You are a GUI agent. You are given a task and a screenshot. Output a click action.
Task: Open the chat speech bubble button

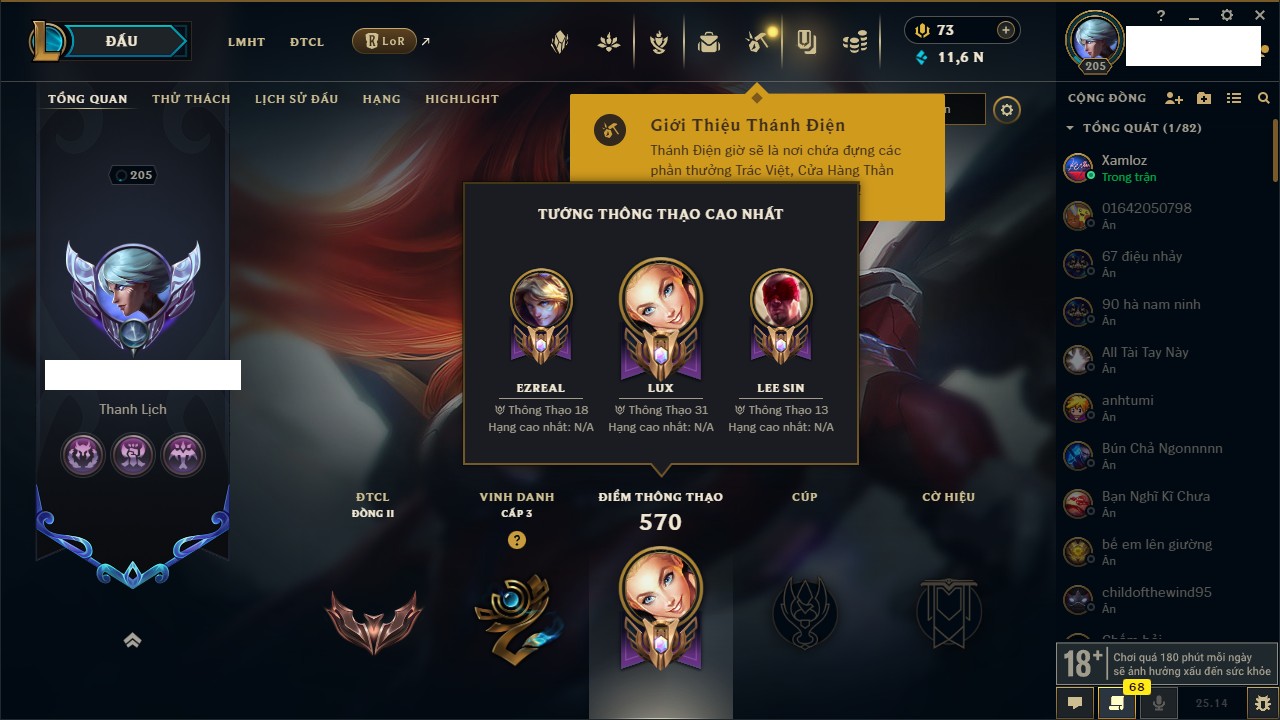(x=1075, y=703)
